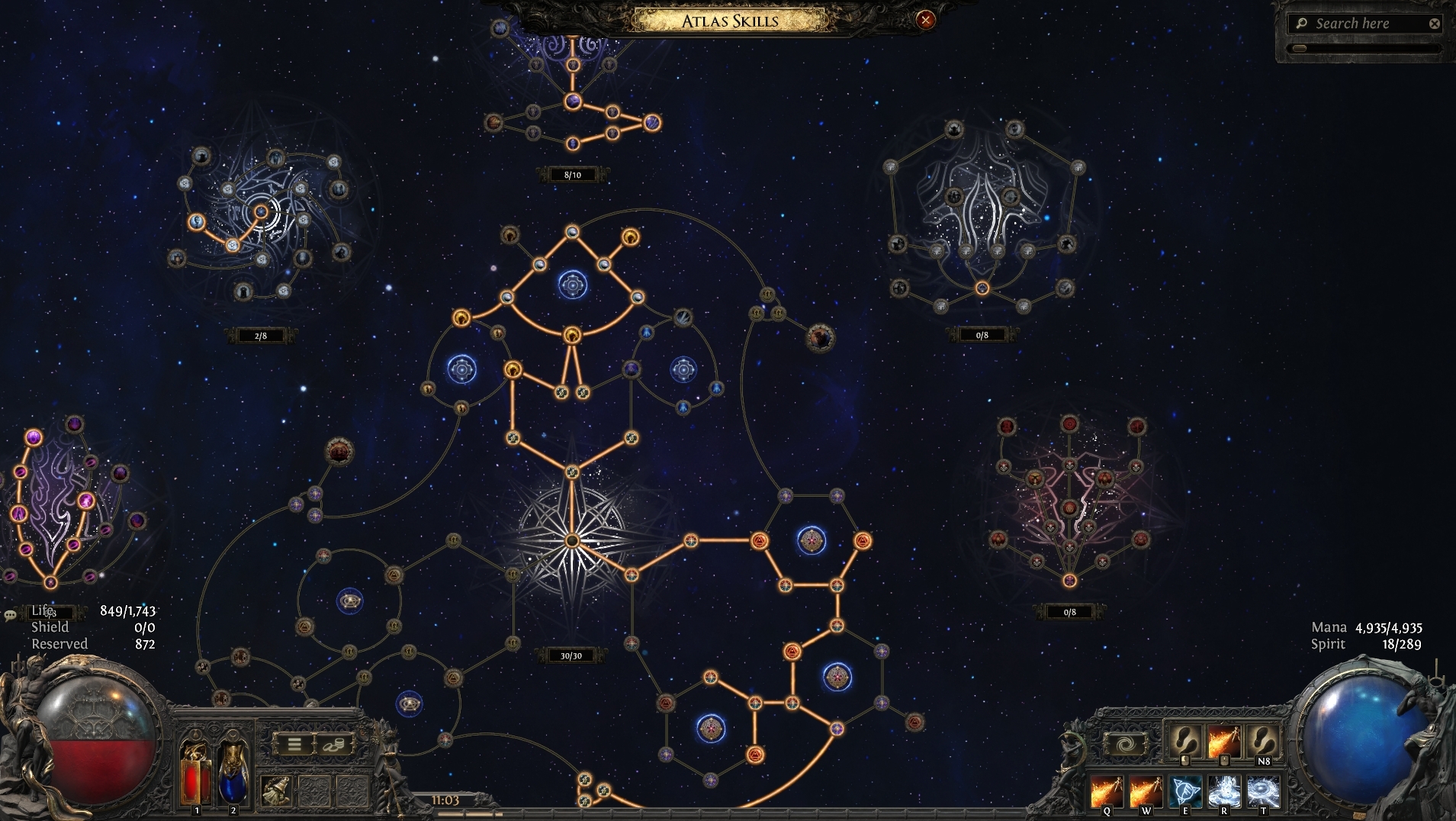This screenshot has width=1456, height=821.
Task: Select the central starburst atlas node
Action: pos(571,541)
